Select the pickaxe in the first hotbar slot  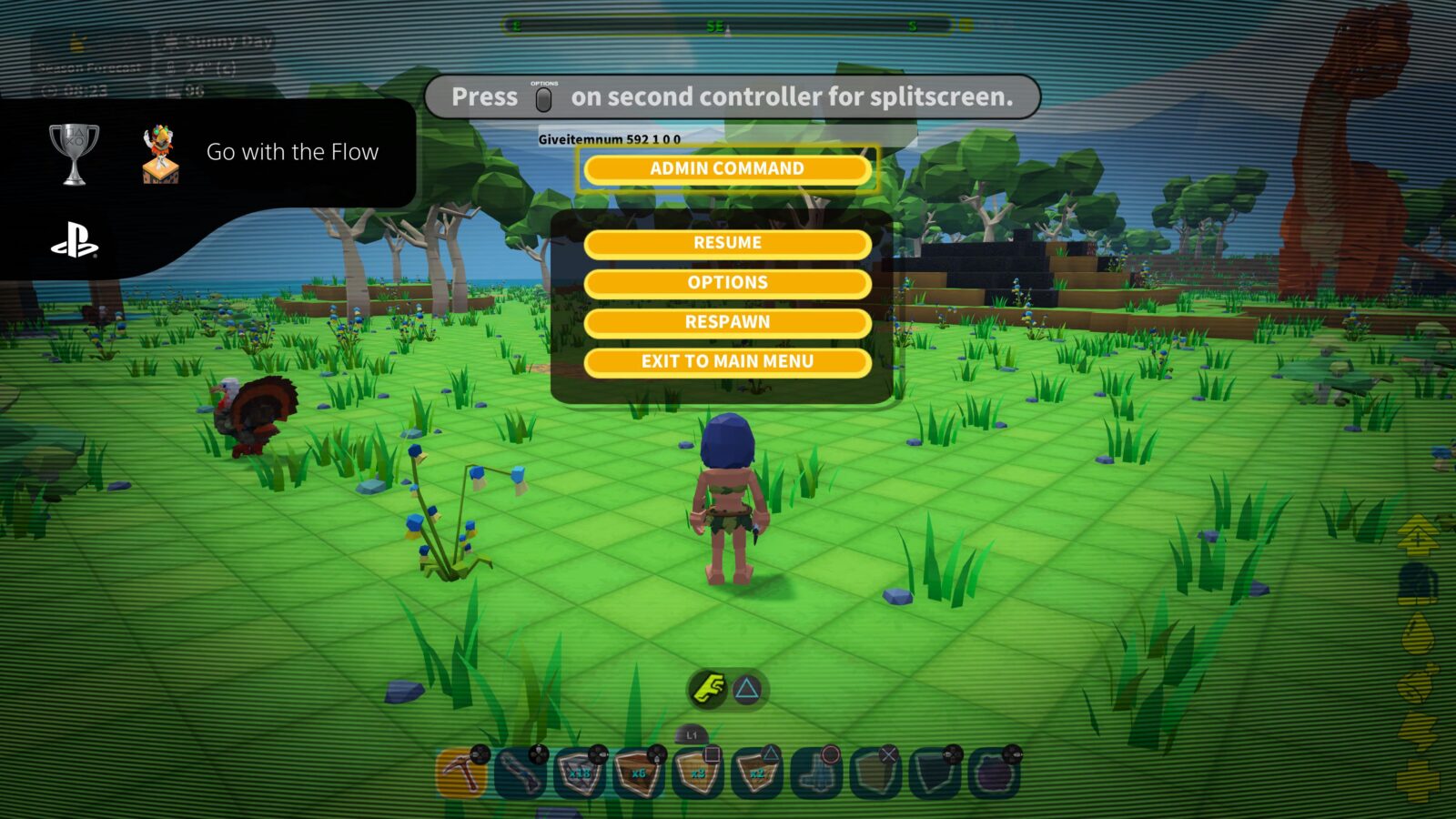[x=459, y=770]
